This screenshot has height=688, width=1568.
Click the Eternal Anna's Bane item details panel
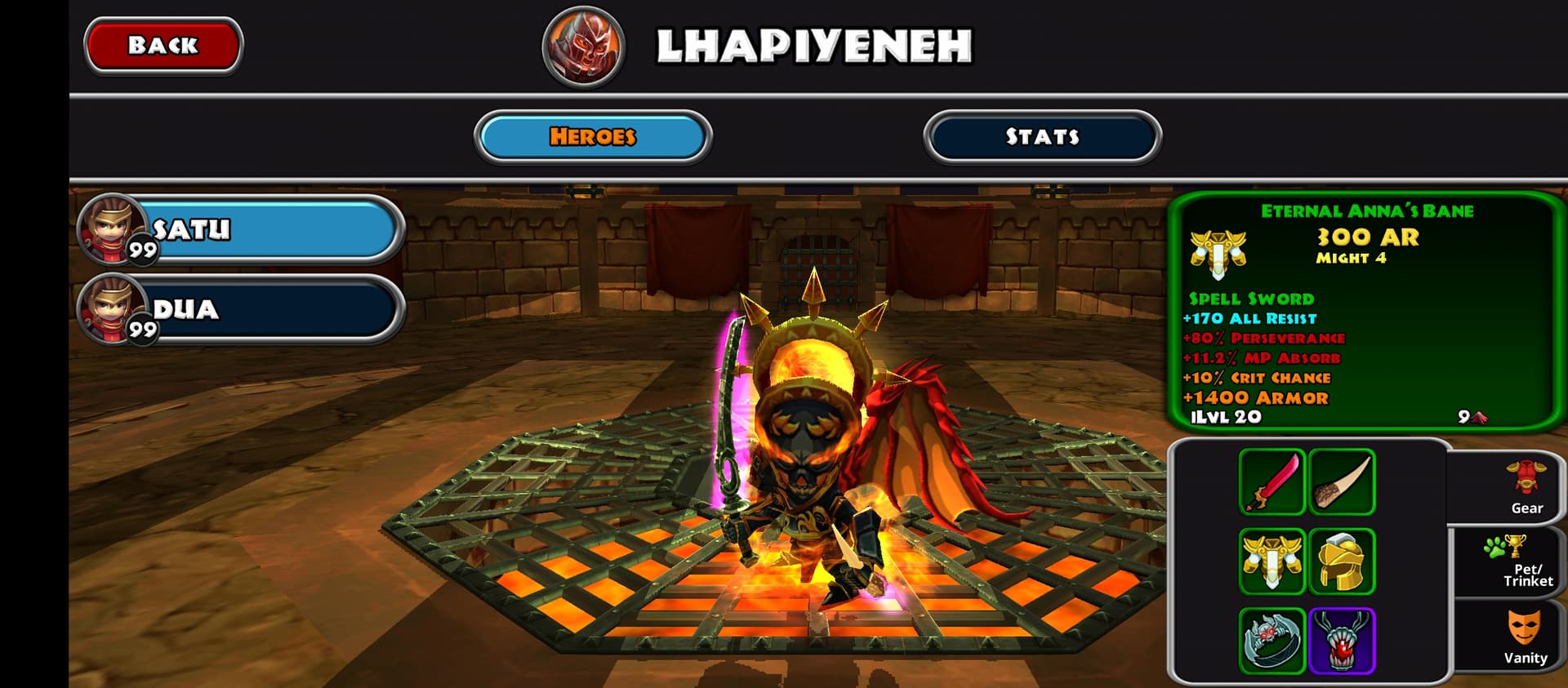point(1365,312)
